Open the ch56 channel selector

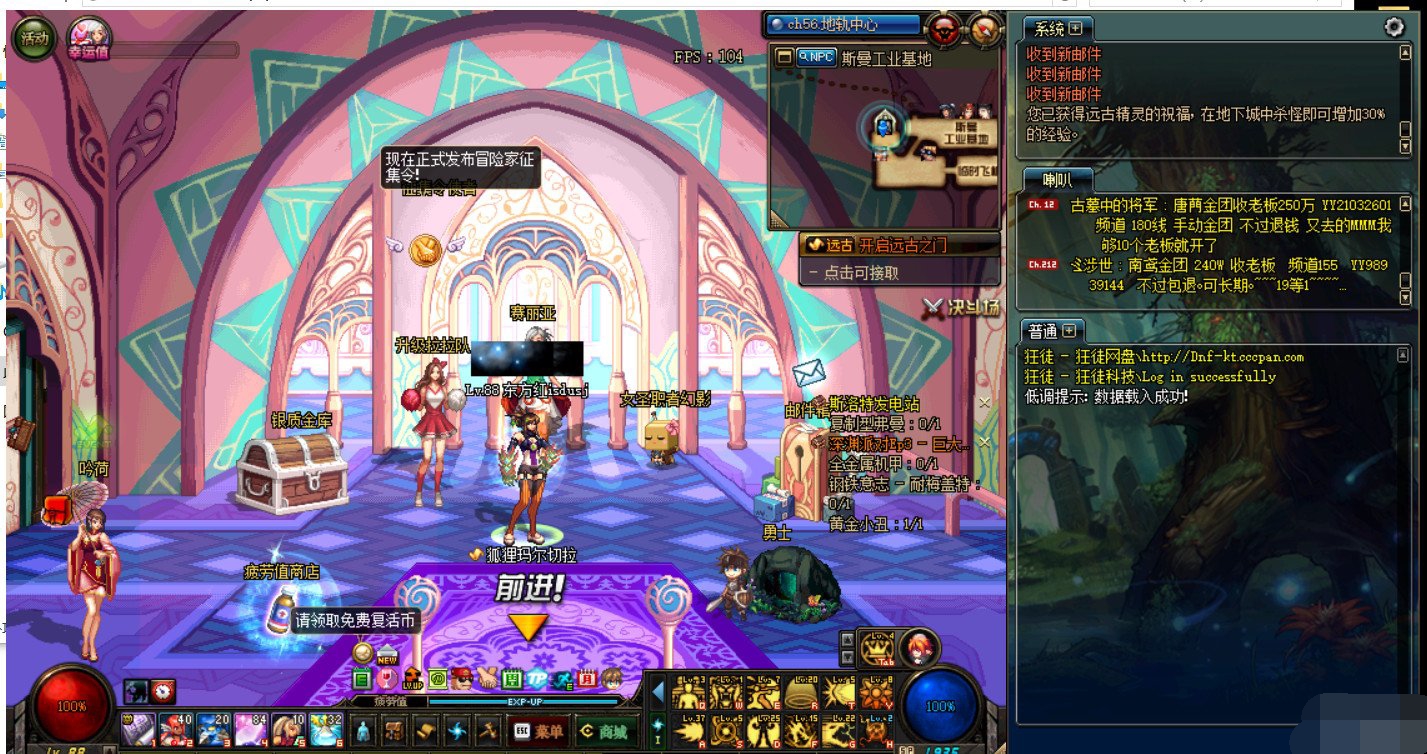pyautogui.click(x=842, y=25)
